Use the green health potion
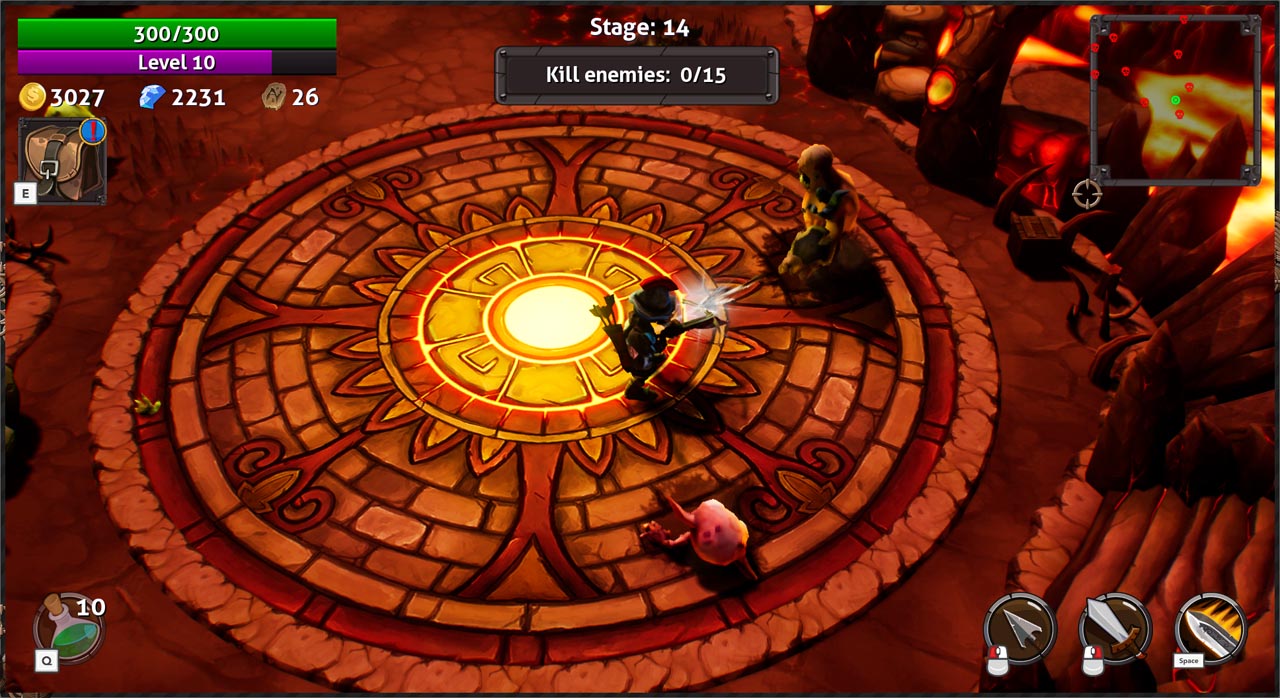1280x698 pixels. point(68,628)
